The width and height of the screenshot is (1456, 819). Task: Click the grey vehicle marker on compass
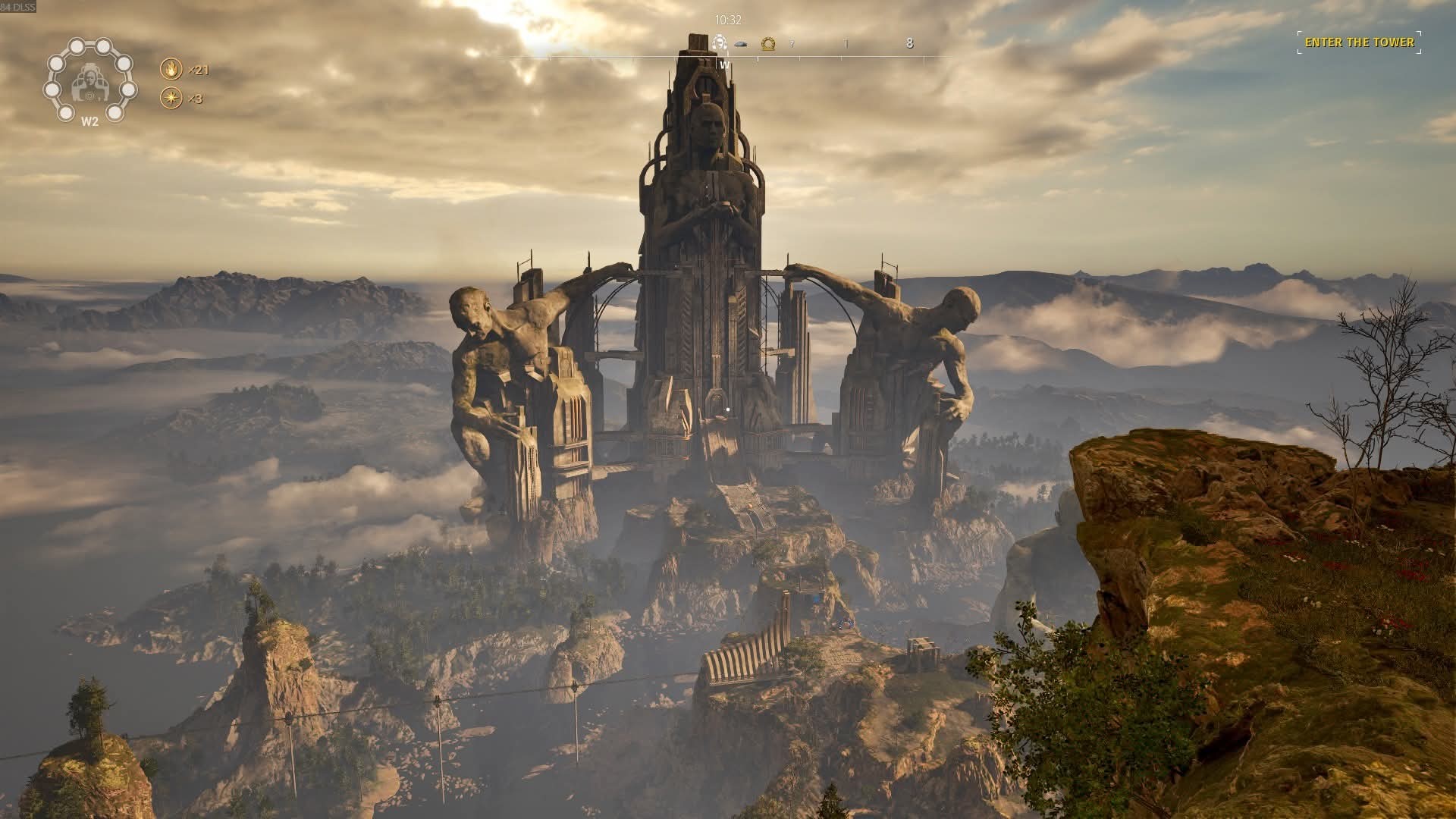coord(743,44)
